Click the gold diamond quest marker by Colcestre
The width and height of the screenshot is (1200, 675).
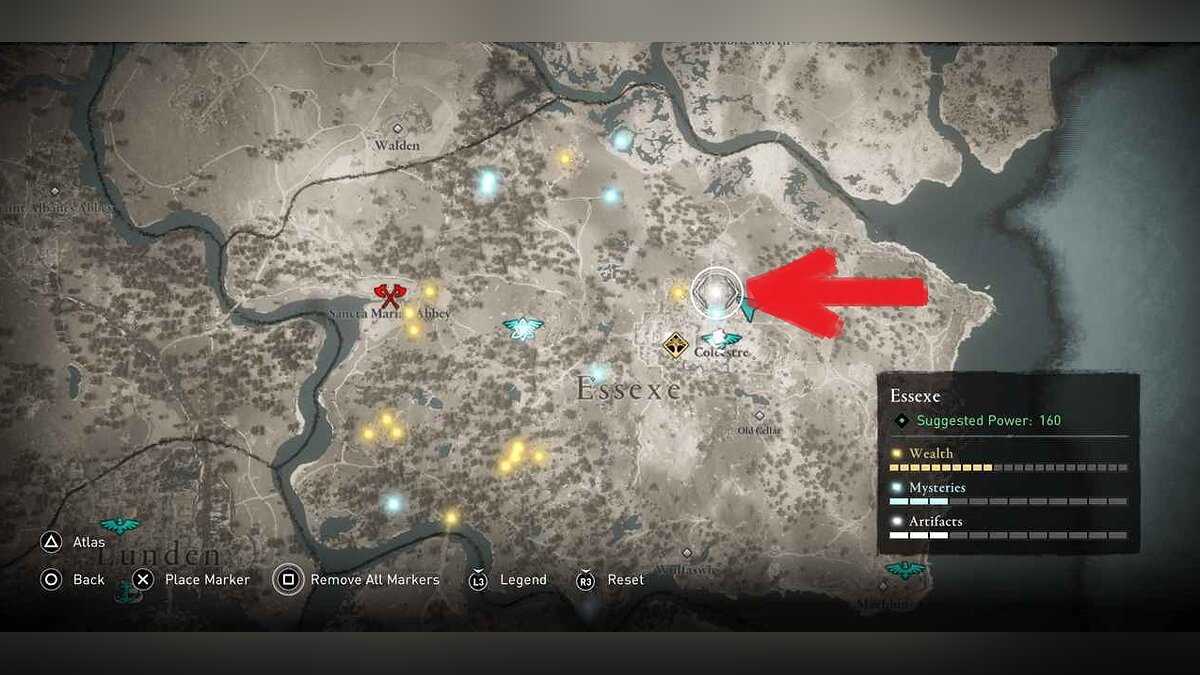point(675,345)
